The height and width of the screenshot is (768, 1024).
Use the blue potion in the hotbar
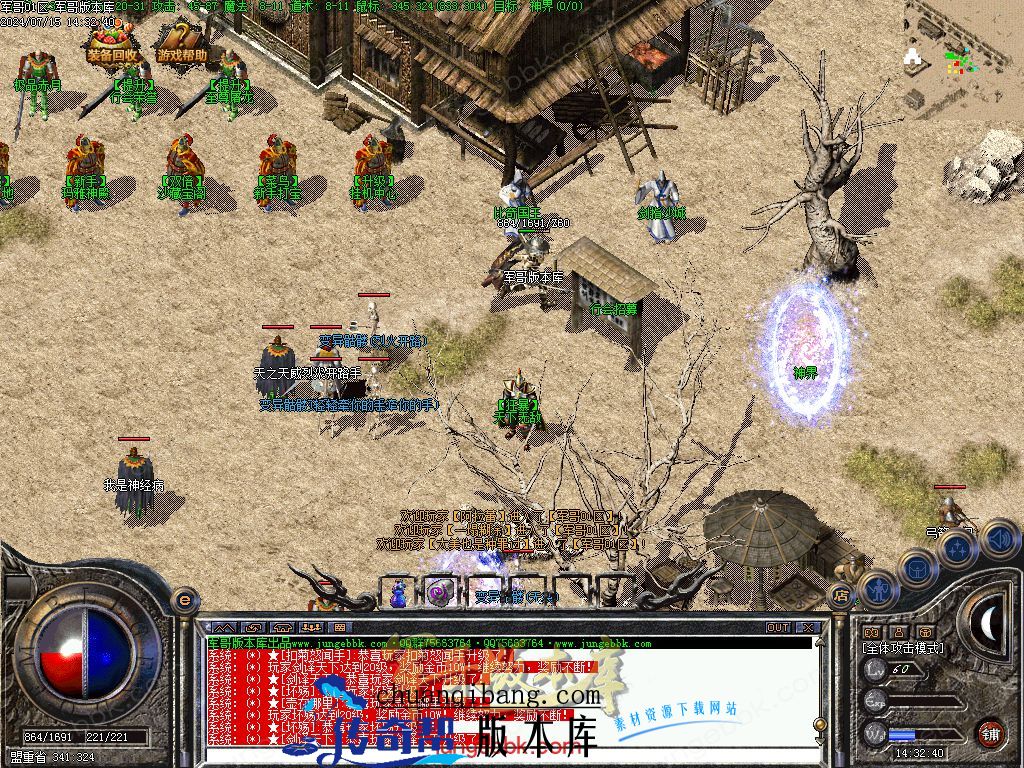(x=399, y=592)
